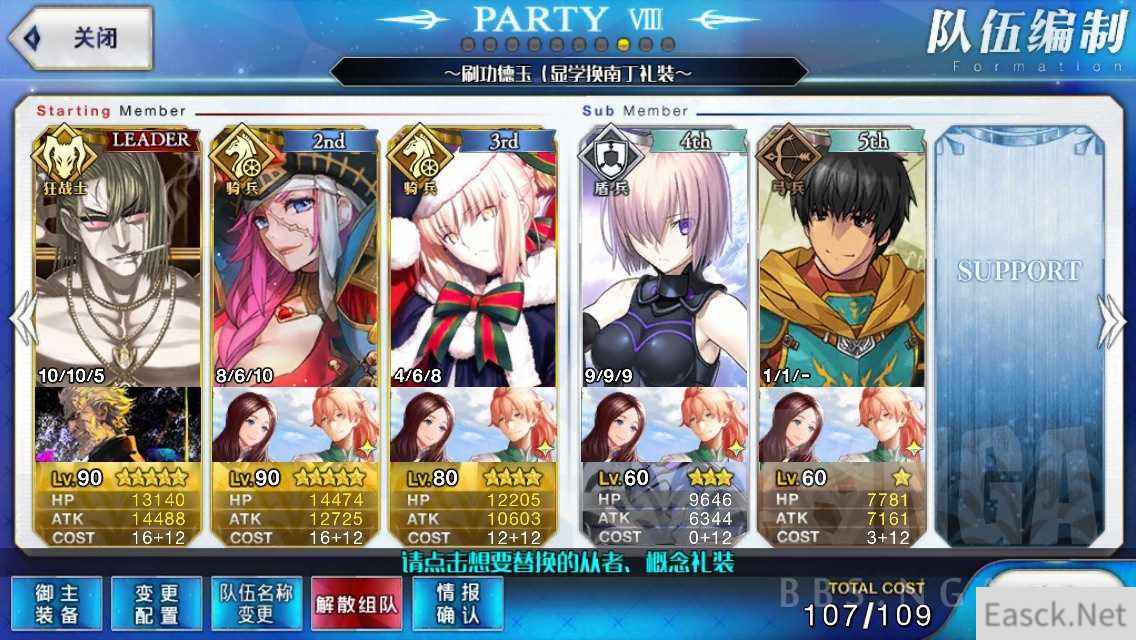Select the 3rd slot Santa Rider card
1136x640 pixels.
(473, 260)
